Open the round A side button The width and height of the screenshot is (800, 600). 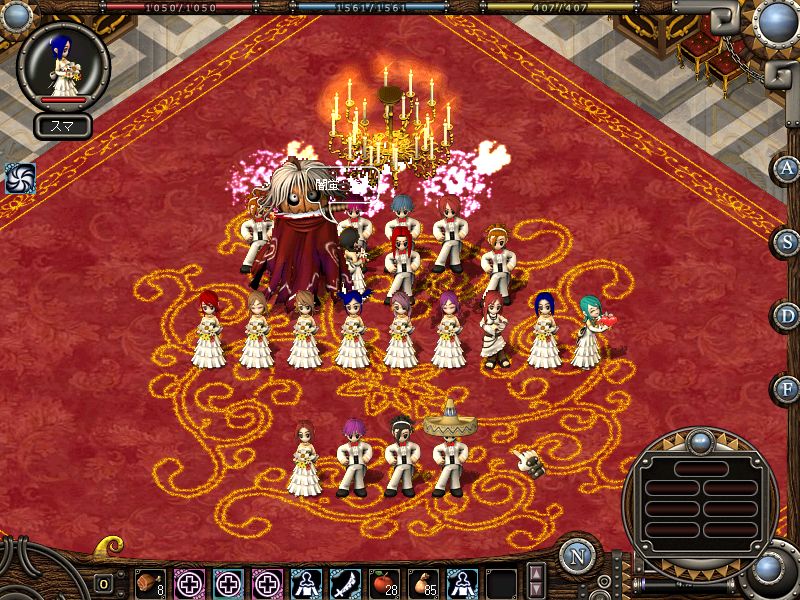786,169
